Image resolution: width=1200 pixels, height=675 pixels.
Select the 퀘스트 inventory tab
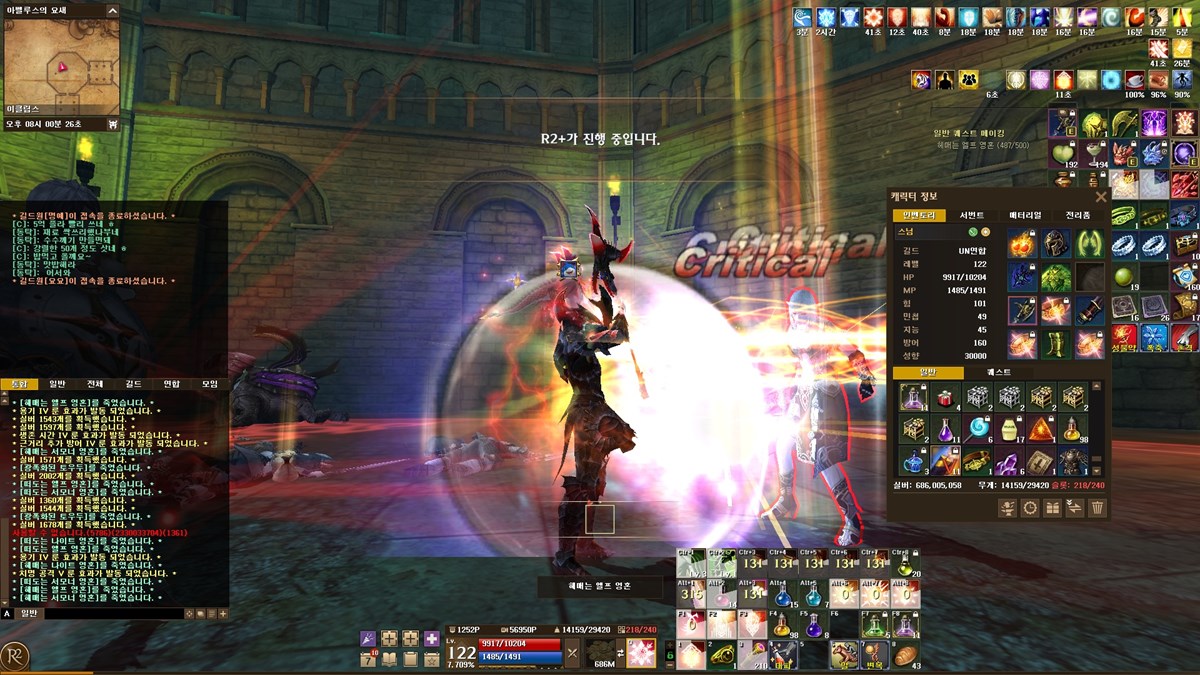pos(998,372)
